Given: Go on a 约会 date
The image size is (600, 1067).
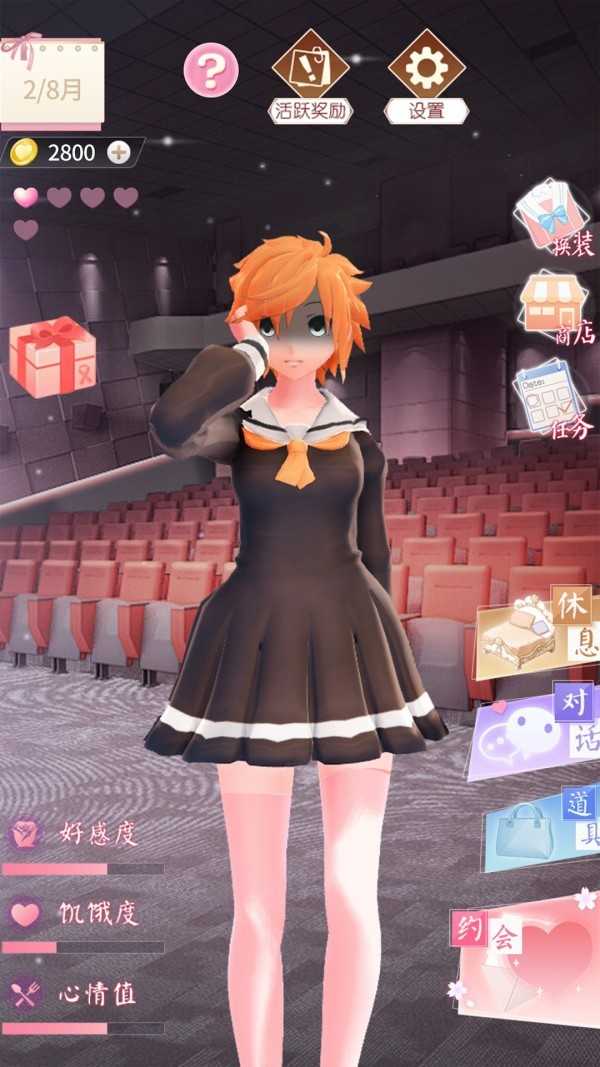Looking at the screenshot, I should (527, 952).
